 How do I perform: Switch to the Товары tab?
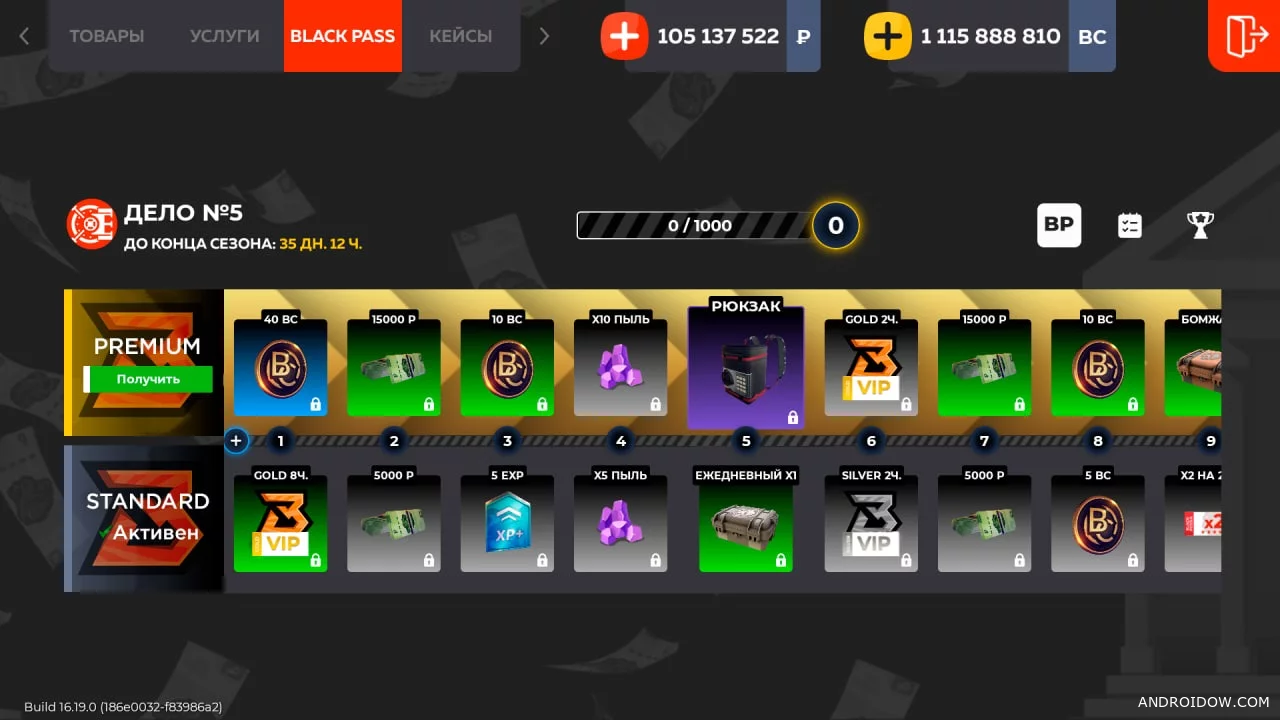pyautogui.click(x=106, y=36)
